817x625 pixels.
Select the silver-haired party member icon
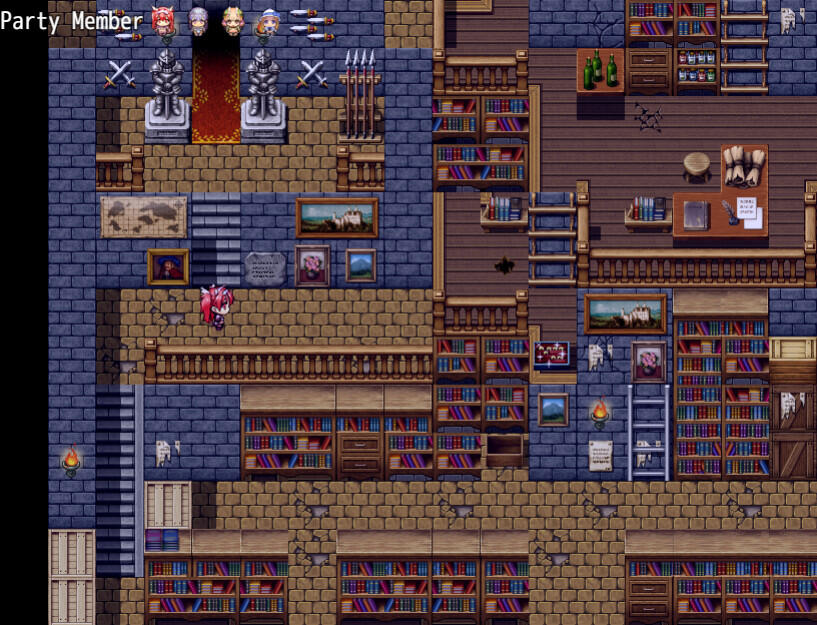coord(198,19)
